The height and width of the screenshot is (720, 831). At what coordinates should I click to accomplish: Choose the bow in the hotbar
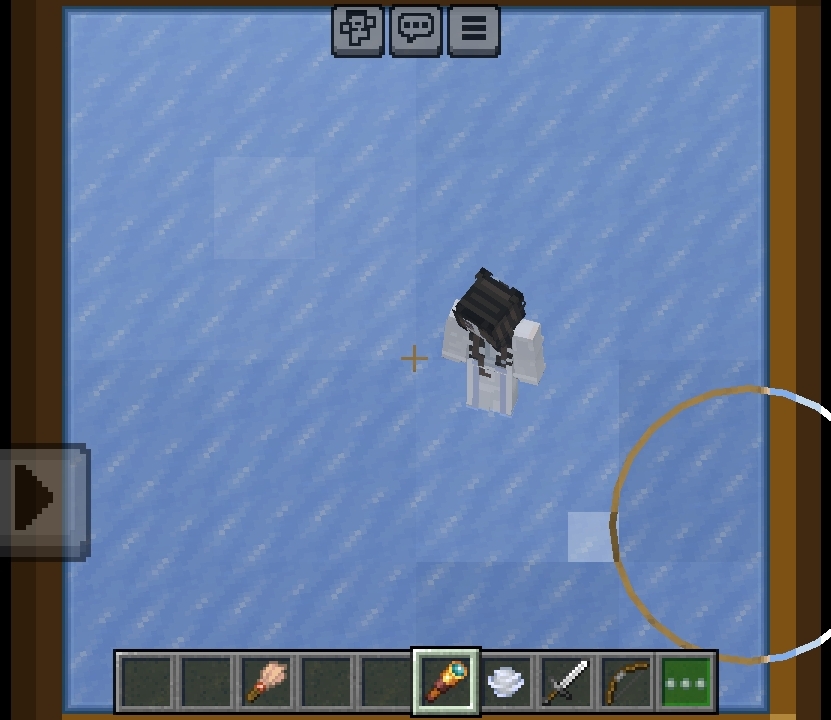tap(626, 682)
